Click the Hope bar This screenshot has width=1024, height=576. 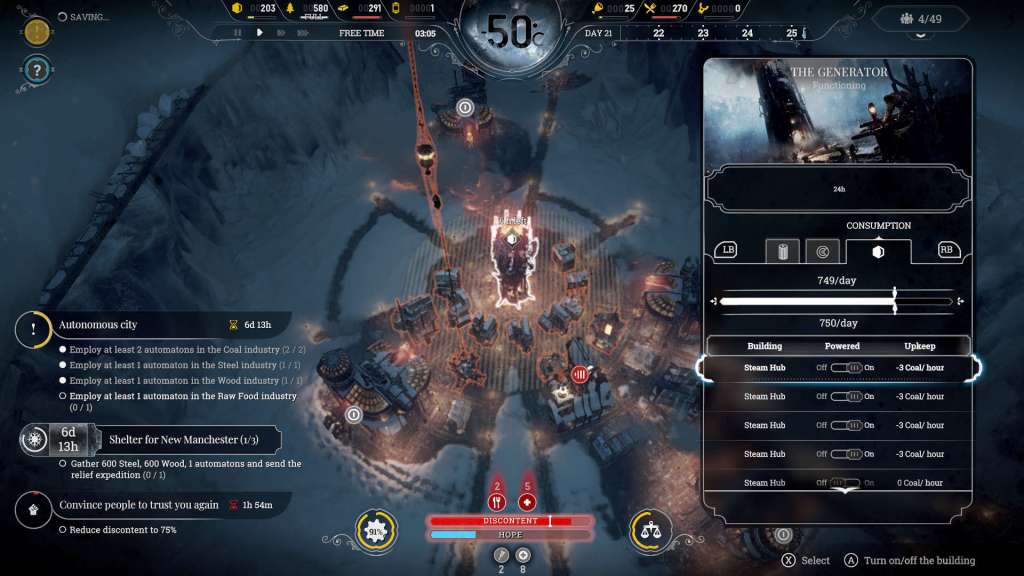(510, 535)
